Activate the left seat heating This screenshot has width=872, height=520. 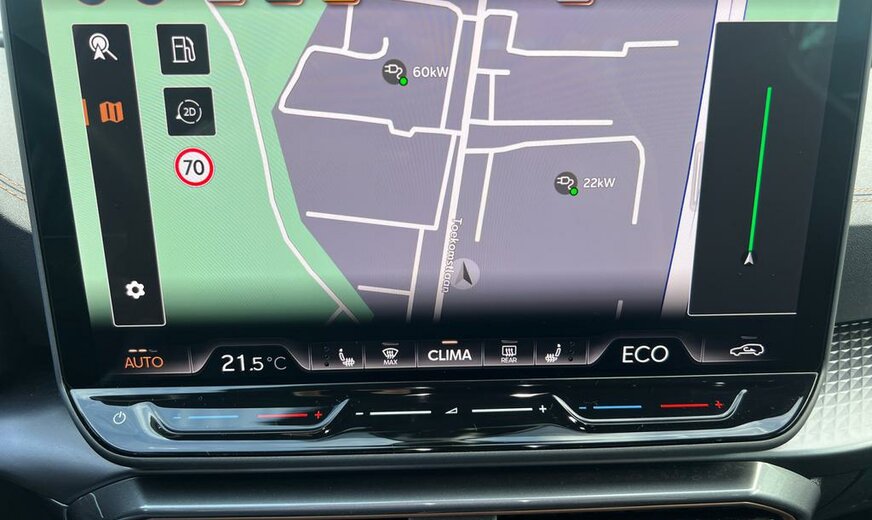point(334,356)
